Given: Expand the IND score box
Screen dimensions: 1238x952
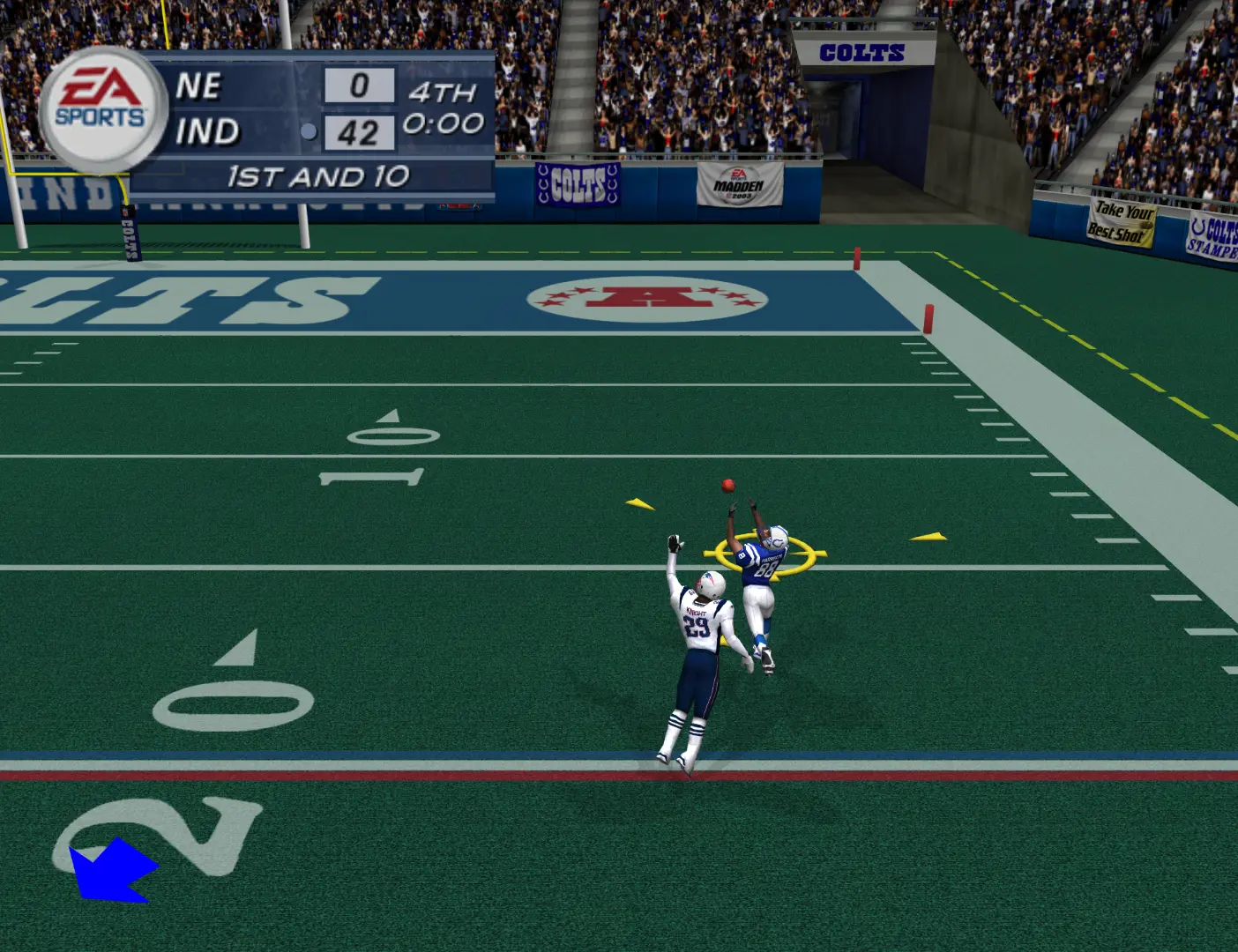Looking at the screenshot, I should tap(359, 131).
